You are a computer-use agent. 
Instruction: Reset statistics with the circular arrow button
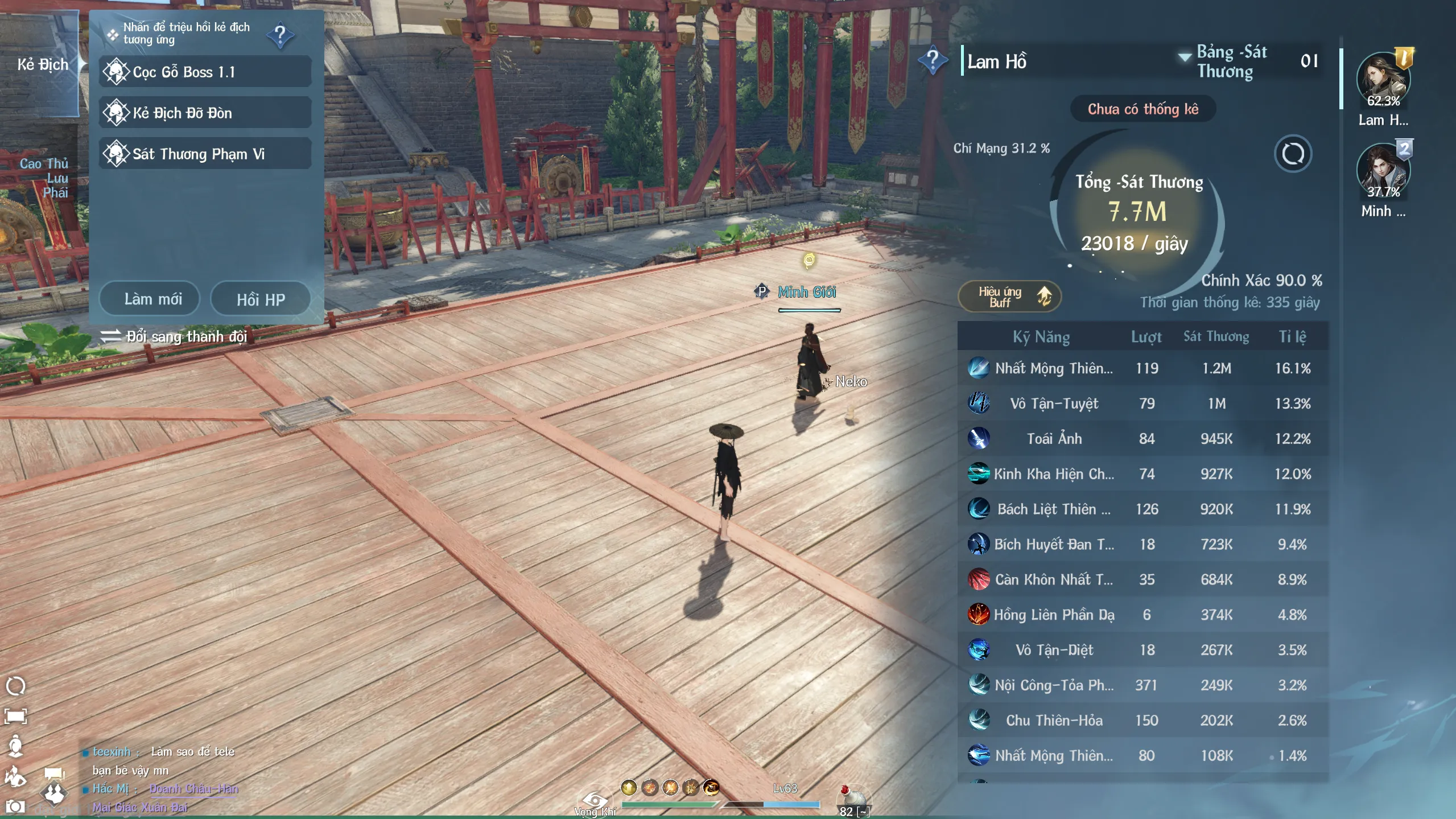pyautogui.click(x=1293, y=154)
